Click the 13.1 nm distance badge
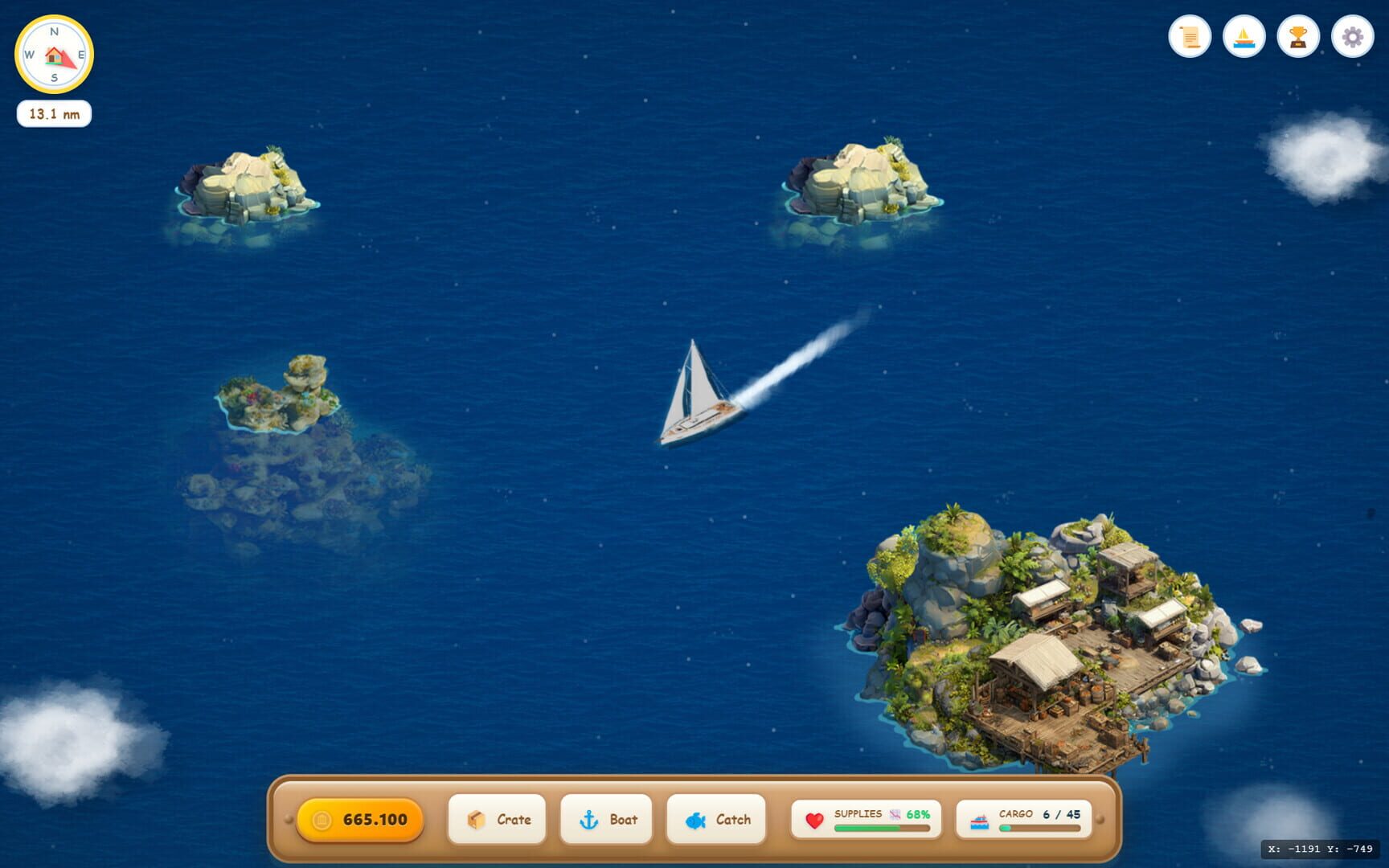Image resolution: width=1389 pixels, height=868 pixels. pyautogui.click(x=55, y=113)
